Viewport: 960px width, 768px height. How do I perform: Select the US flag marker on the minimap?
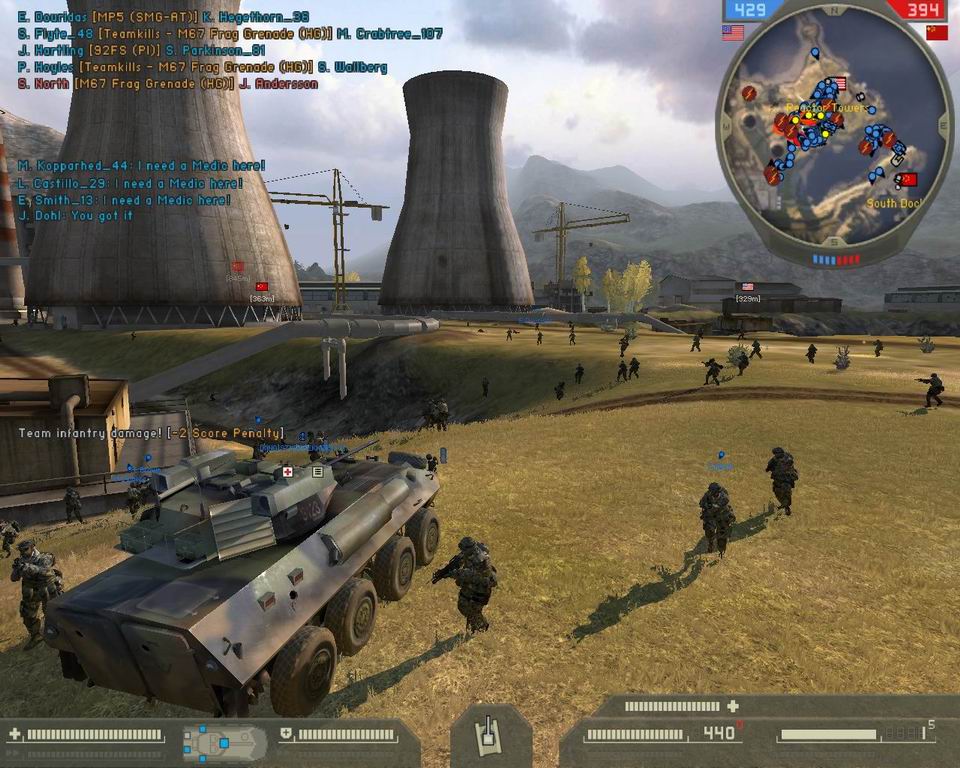coord(840,84)
